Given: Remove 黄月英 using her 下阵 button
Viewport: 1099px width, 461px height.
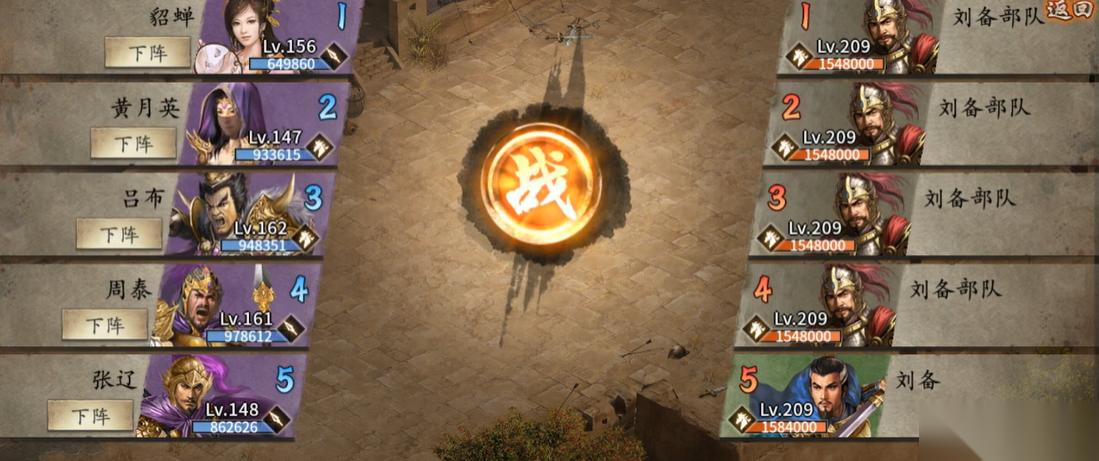Looking at the screenshot, I should click(133, 143).
